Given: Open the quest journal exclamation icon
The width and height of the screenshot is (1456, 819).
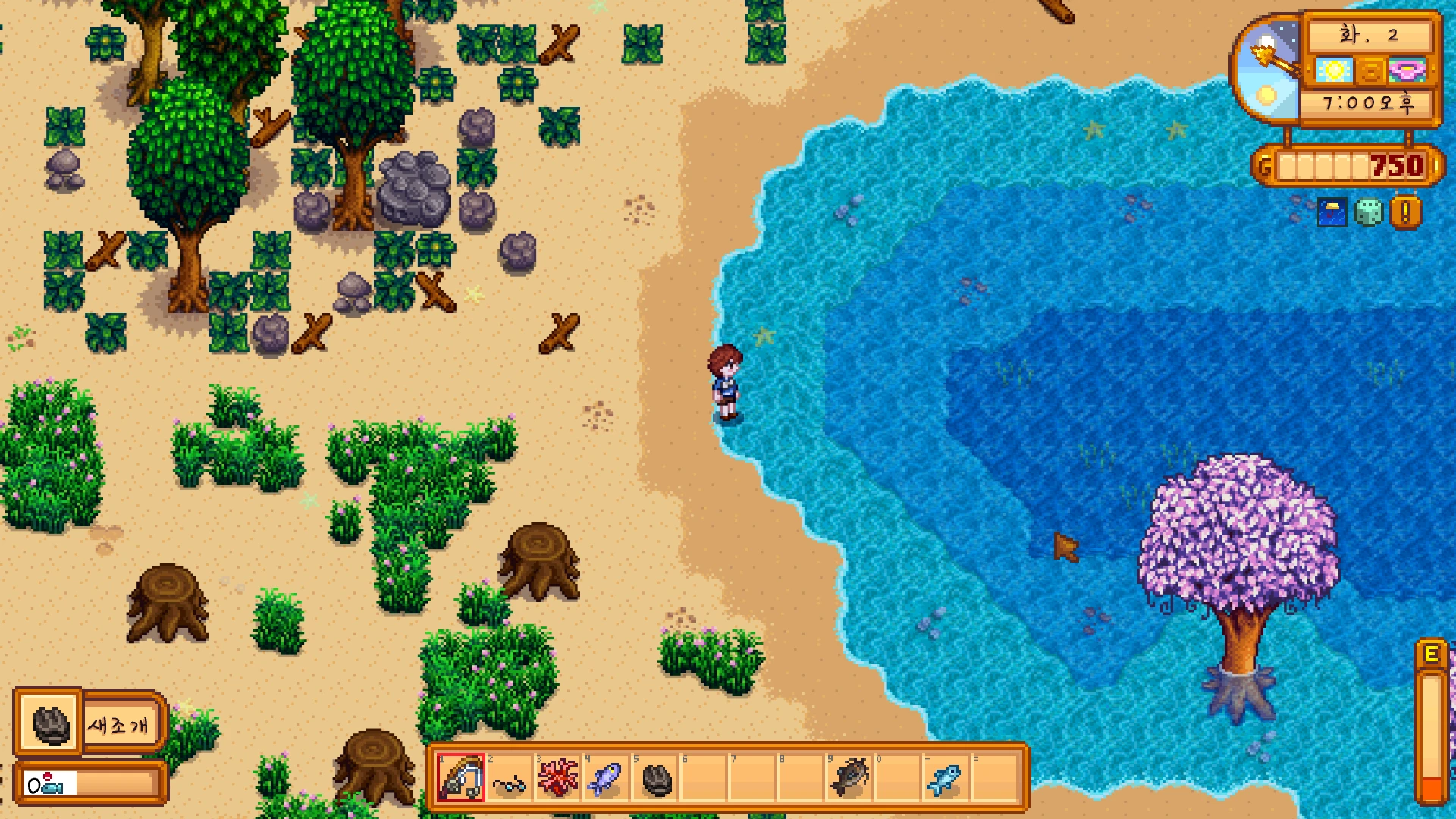Looking at the screenshot, I should 1405,213.
